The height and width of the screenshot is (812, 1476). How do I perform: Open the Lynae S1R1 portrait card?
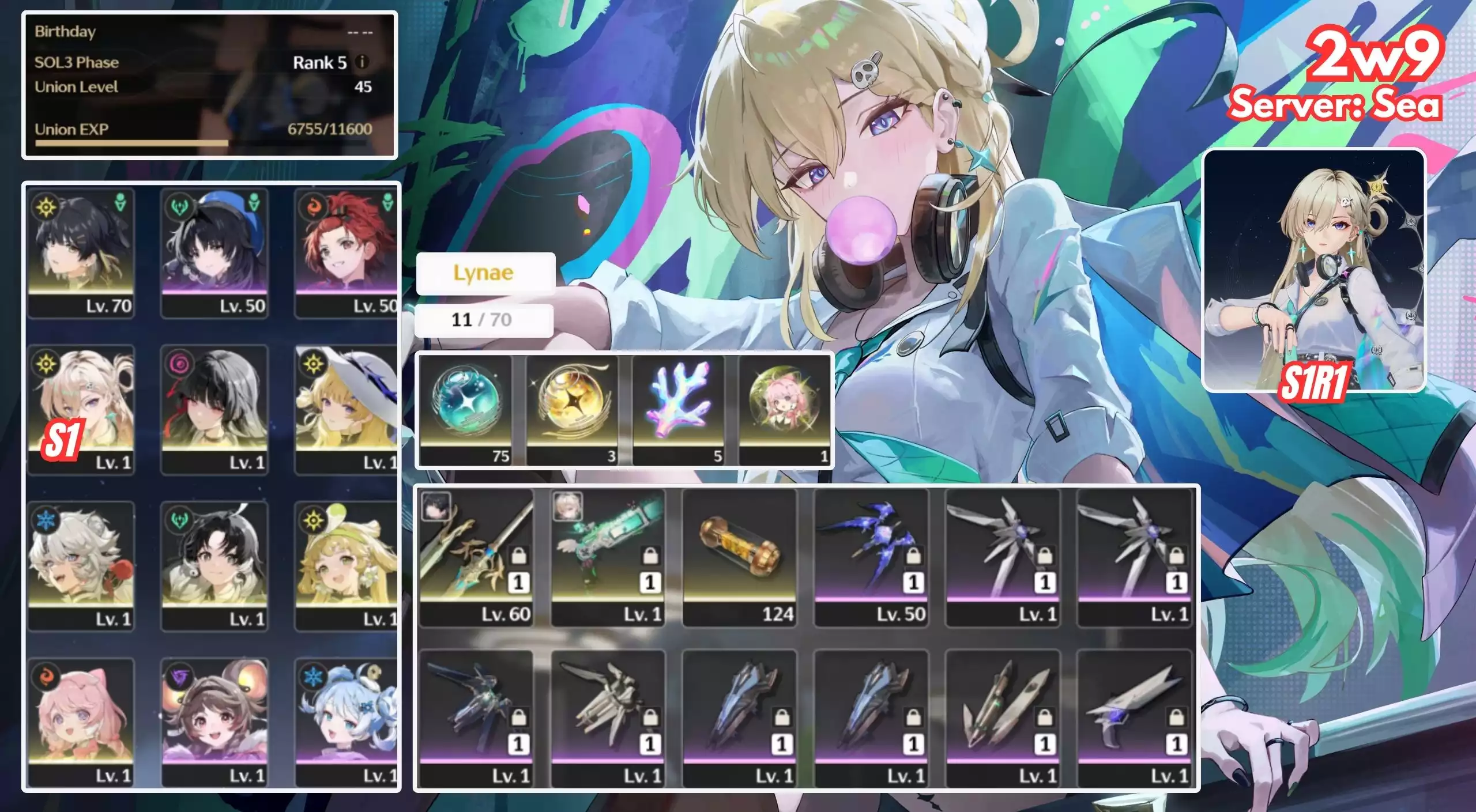pyautogui.click(x=1313, y=271)
